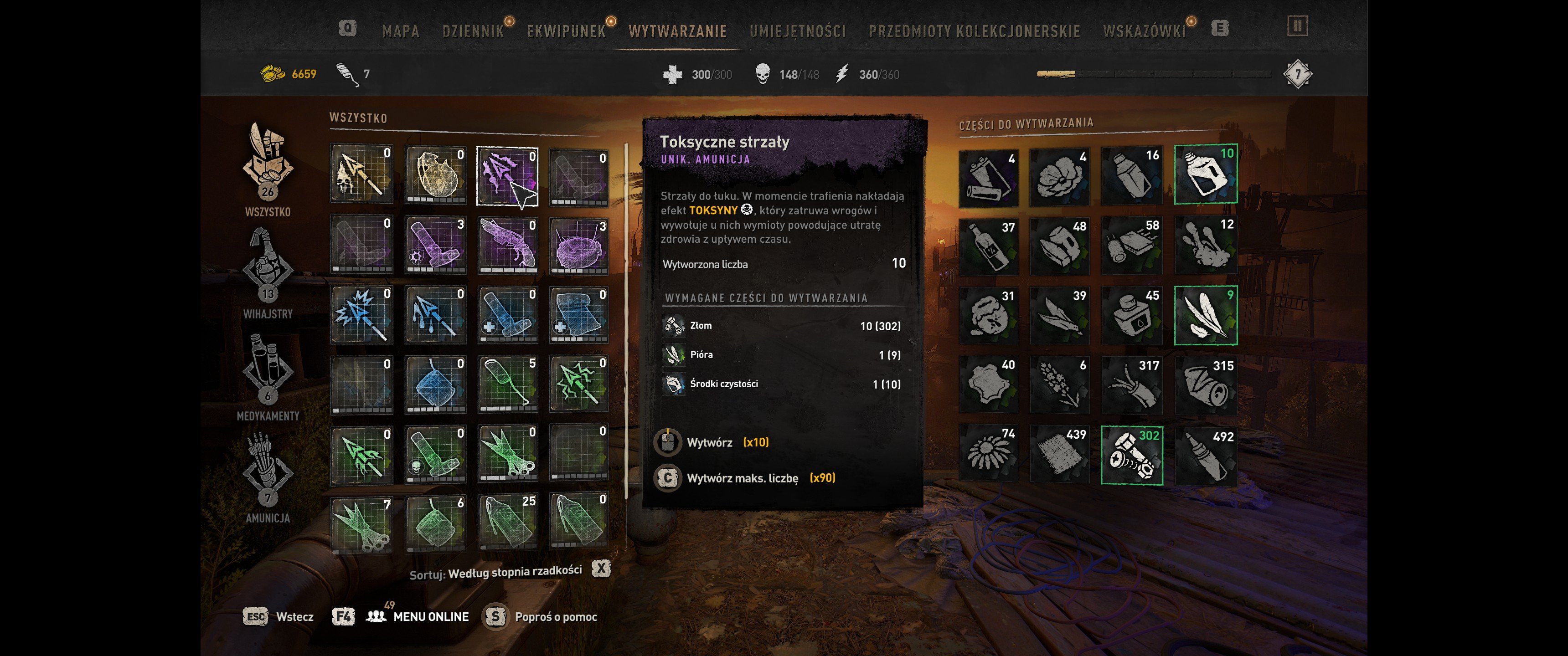Open the Mapa tab
The width and height of the screenshot is (1568, 656).
pos(401,31)
